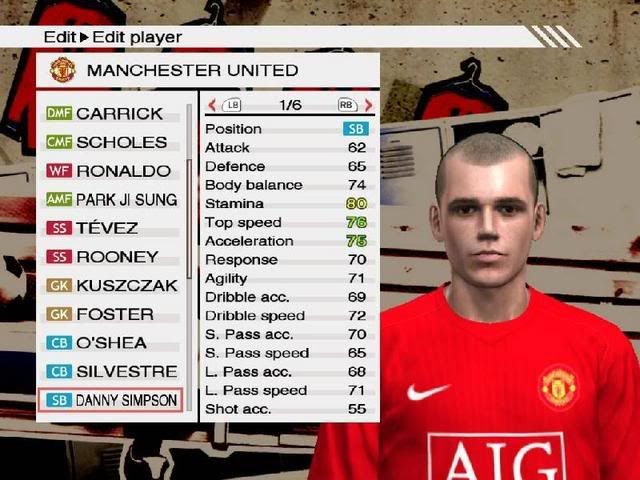
Task: Go to the previous stats page arrow
Action: pos(212,105)
